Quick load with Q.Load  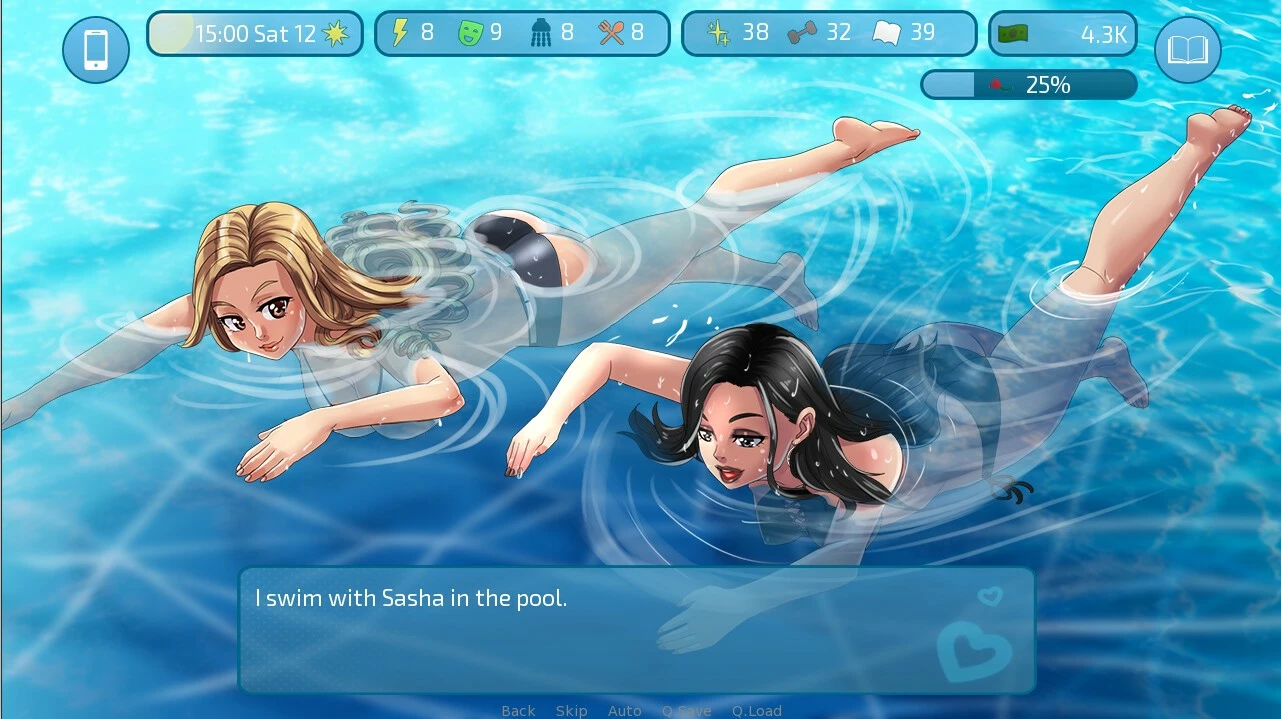pyautogui.click(x=756, y=710)
